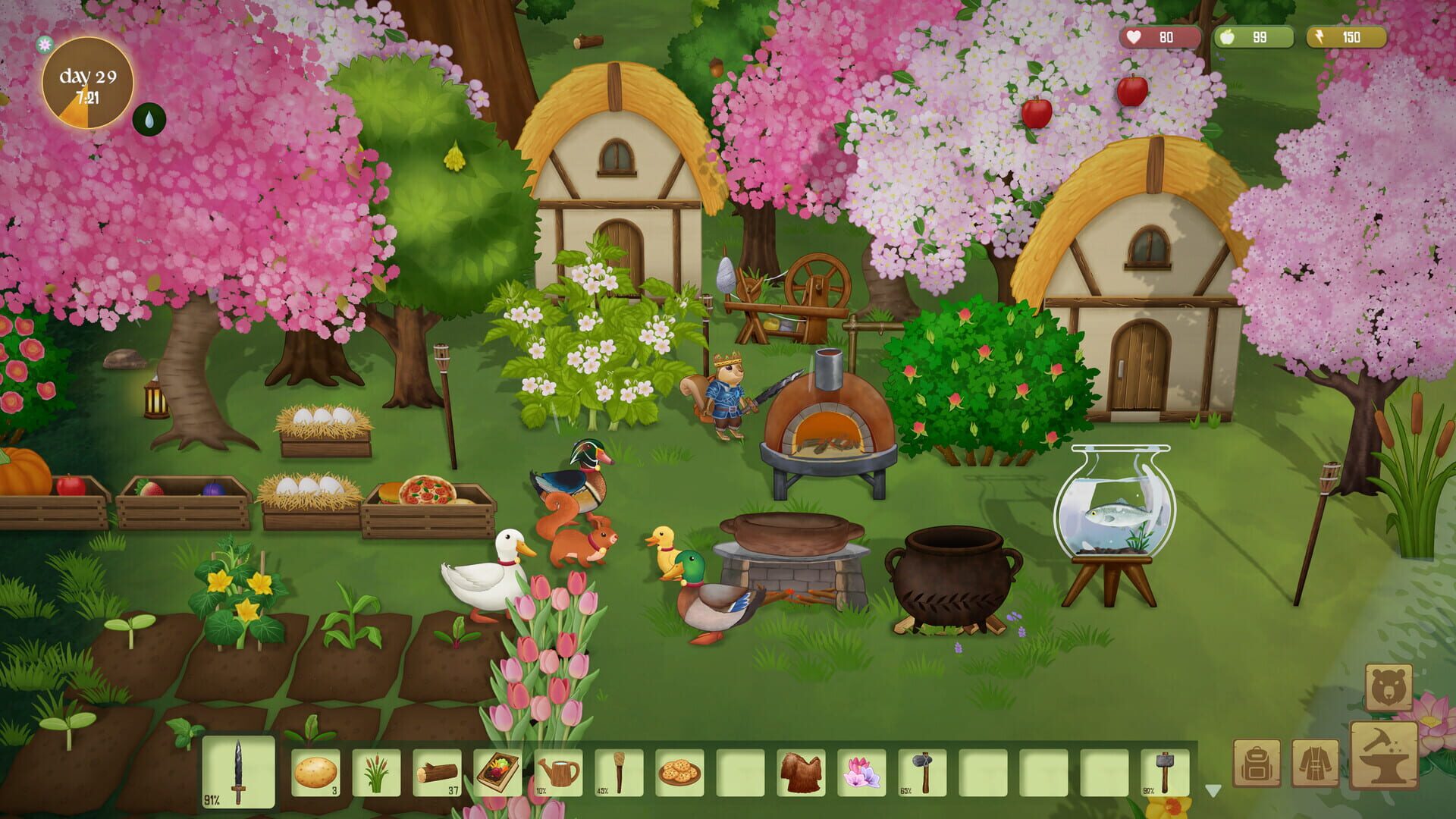1456x819 pixels.
Task: Equip the stone hammer in last slot
Action: tap(1166, 773)
